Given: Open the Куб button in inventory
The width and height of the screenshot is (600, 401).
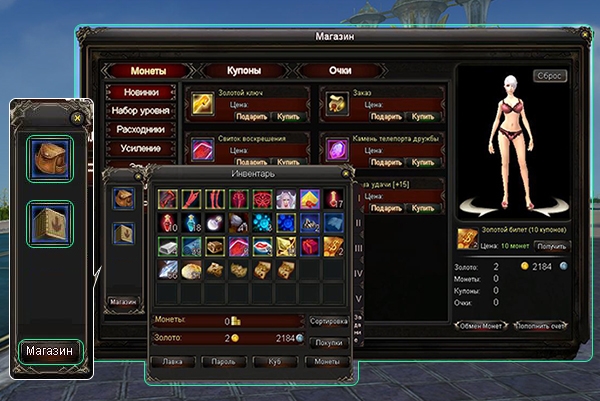Looking at the screenshot, I should coord(272,361).
